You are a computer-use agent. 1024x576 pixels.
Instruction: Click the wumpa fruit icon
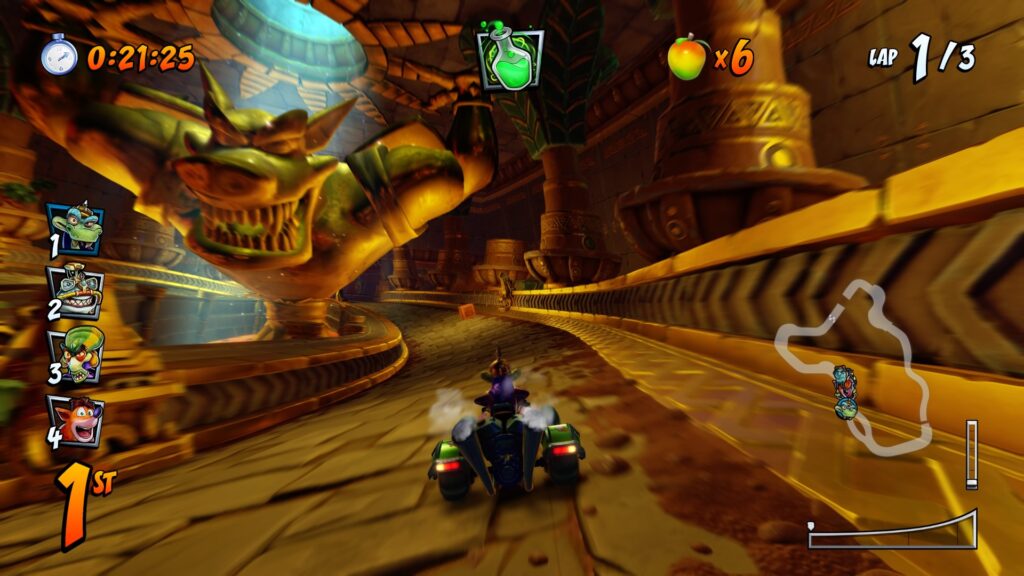click(x=687, y=57)
